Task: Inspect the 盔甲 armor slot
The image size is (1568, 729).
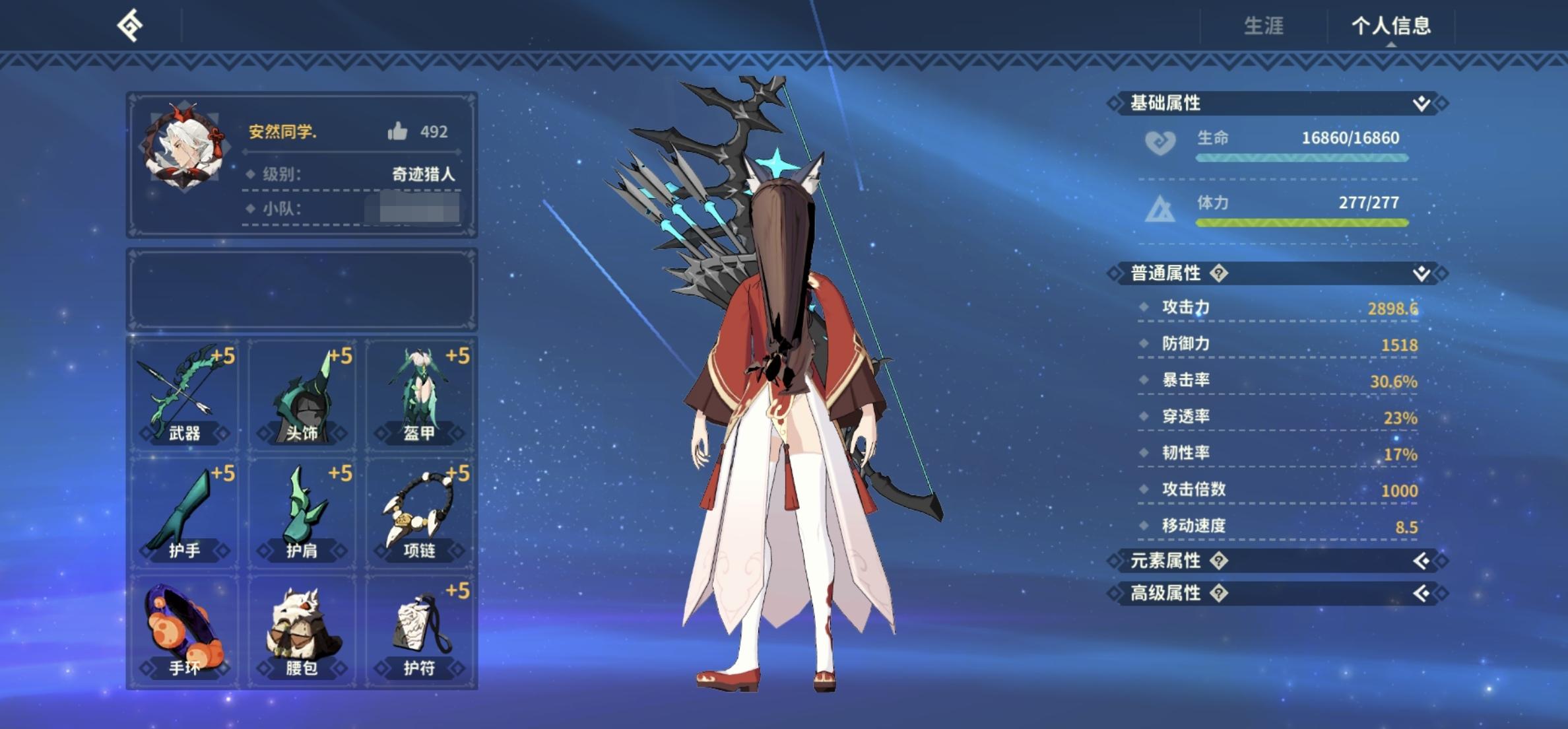Action: (419, 394)
